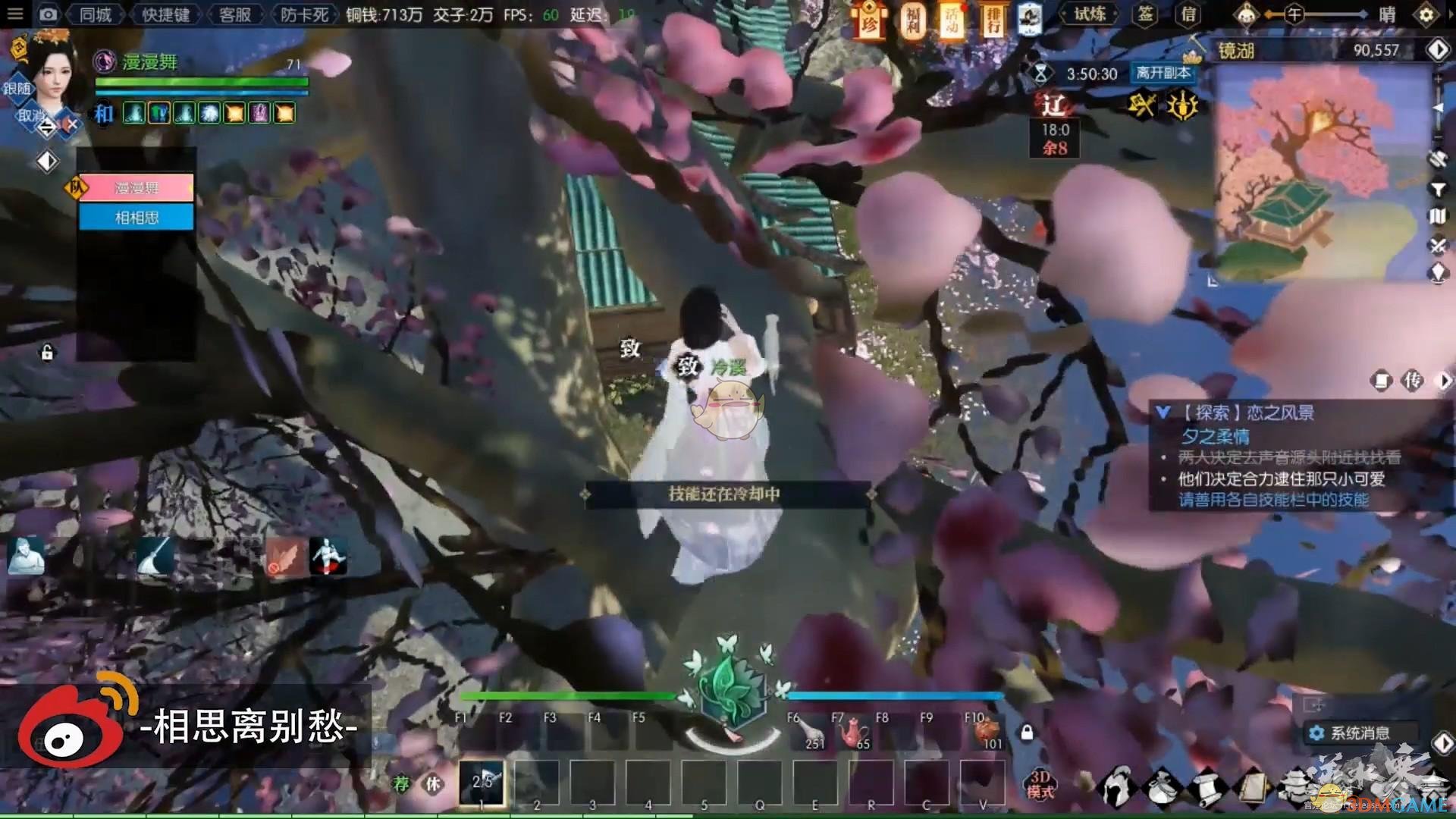
Task: Select team member 漫漫舞
Action: (x=136, y=187)
